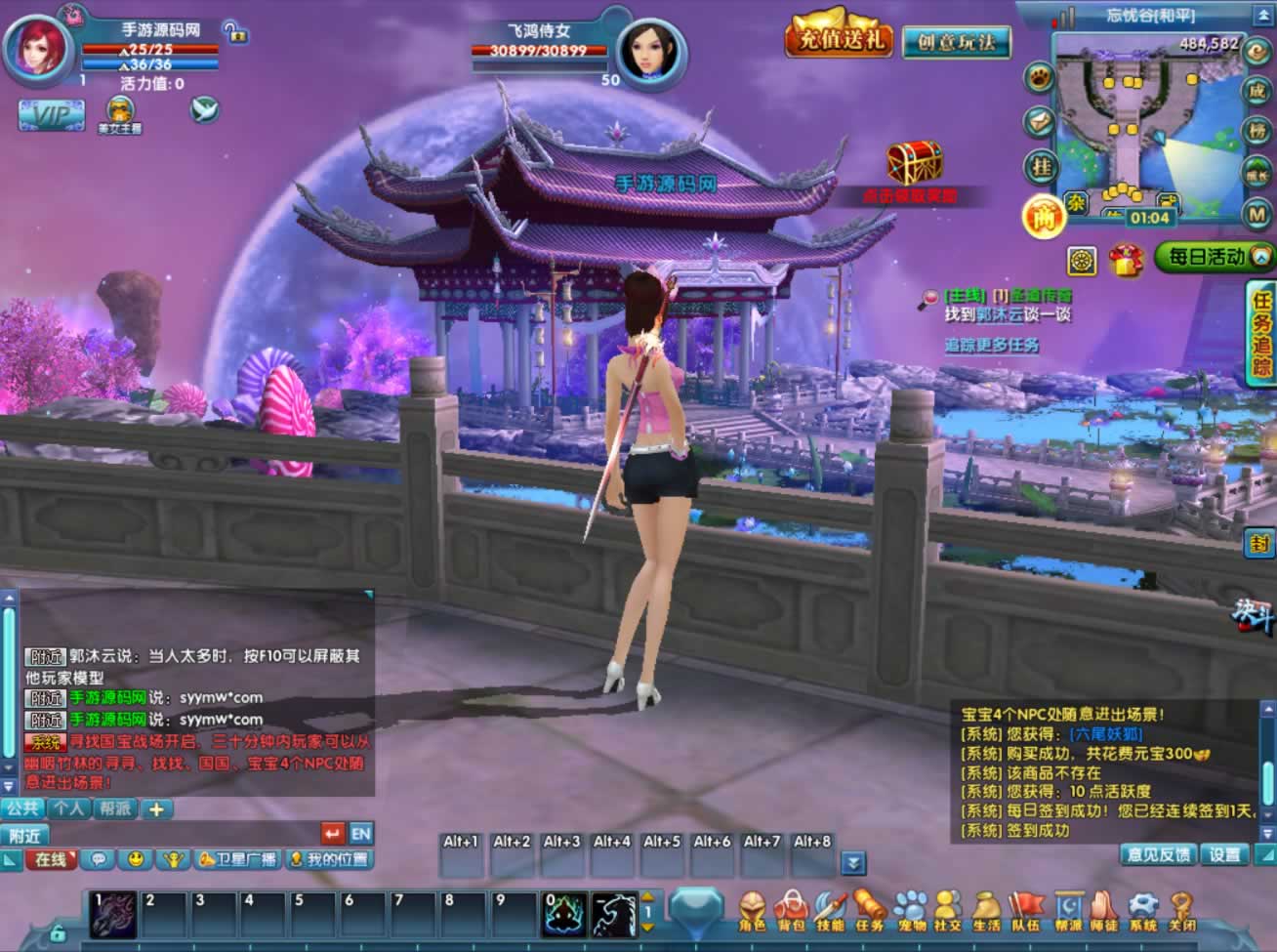Switch chat to the 个人 tab
The height and width of the screenshot is (952, 1277).
click(x=68, y=808)
